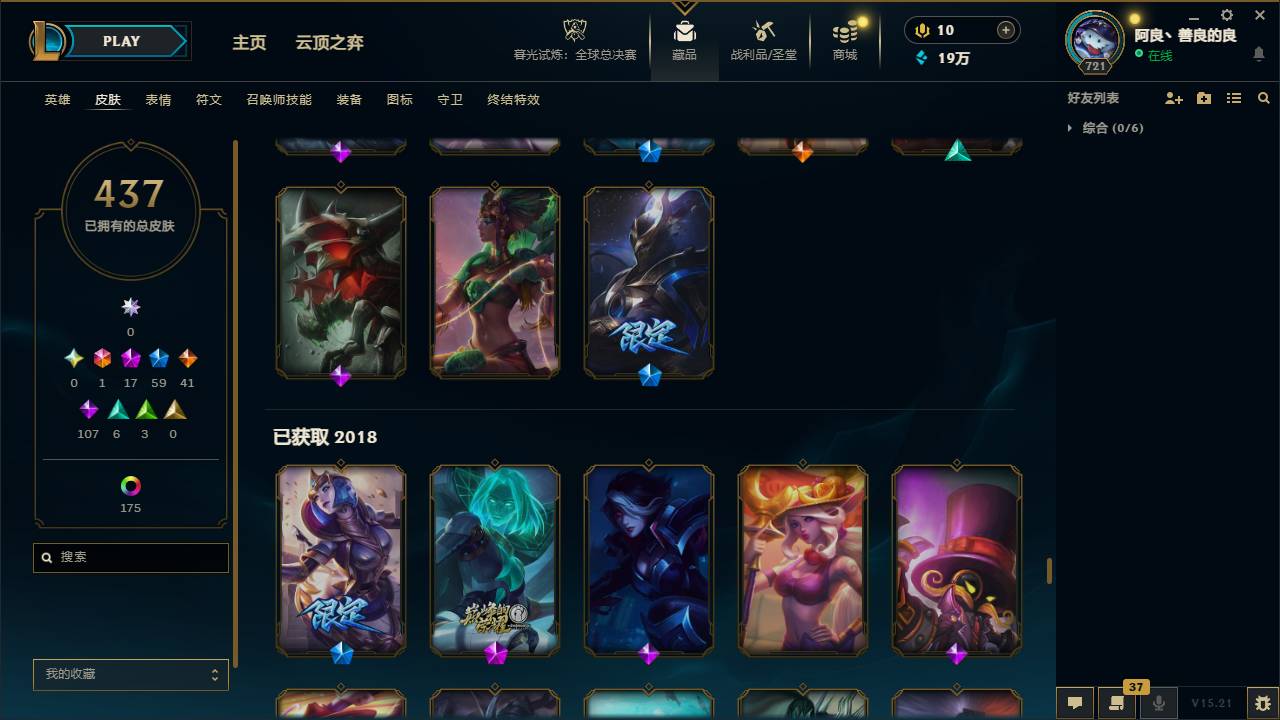Open the 藏品 collection section

click(x=684, y=40)
